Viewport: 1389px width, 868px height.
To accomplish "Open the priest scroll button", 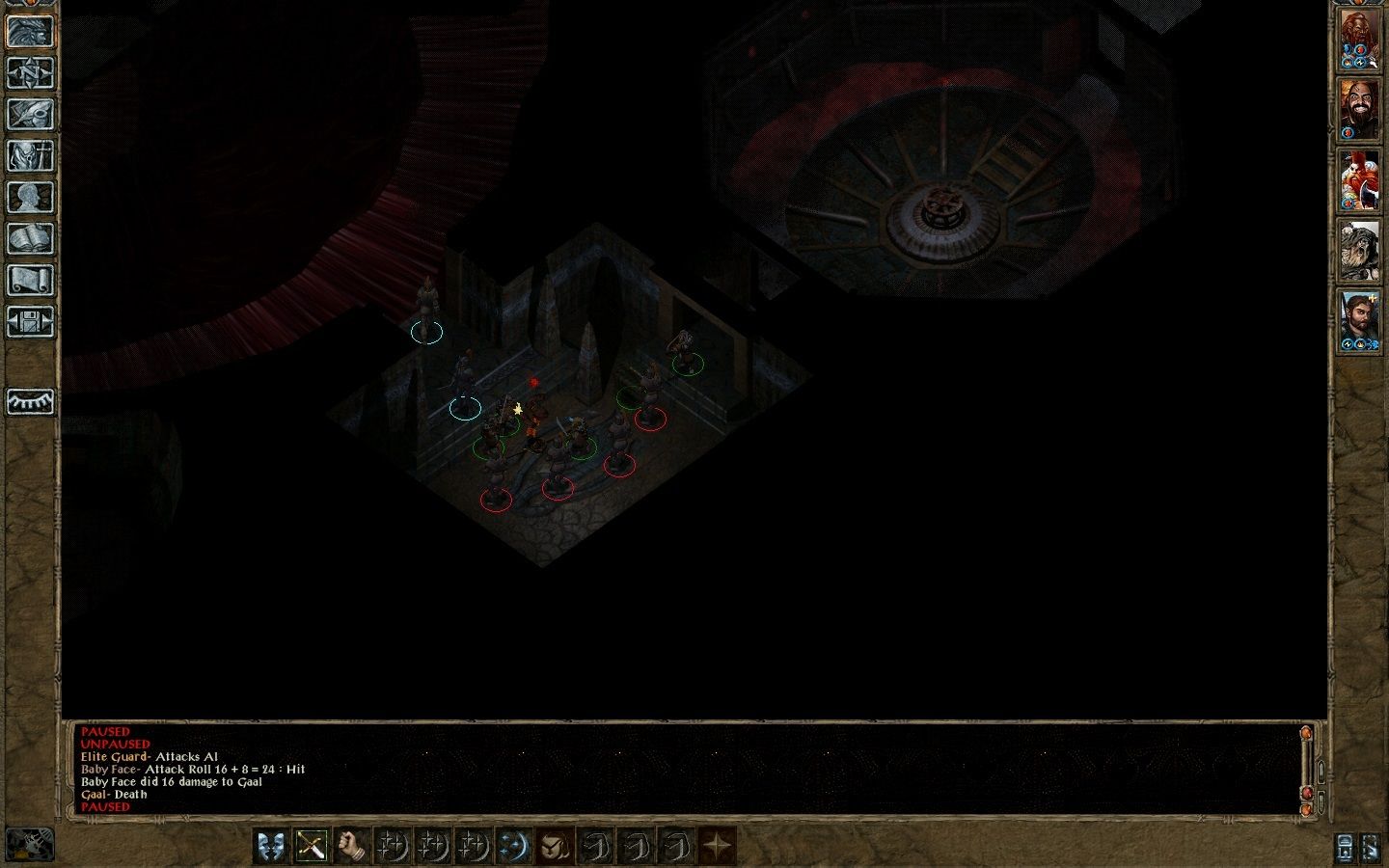I will (x=30, y=280).
